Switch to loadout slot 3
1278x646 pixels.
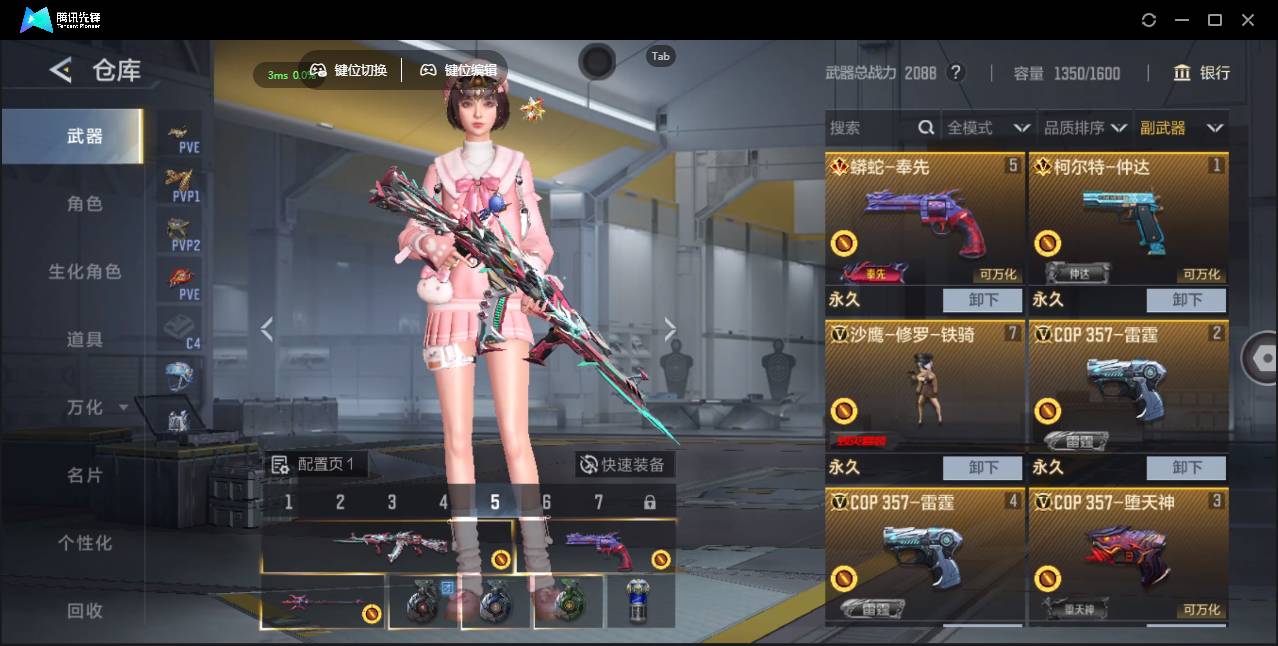[x=392, y=502]
